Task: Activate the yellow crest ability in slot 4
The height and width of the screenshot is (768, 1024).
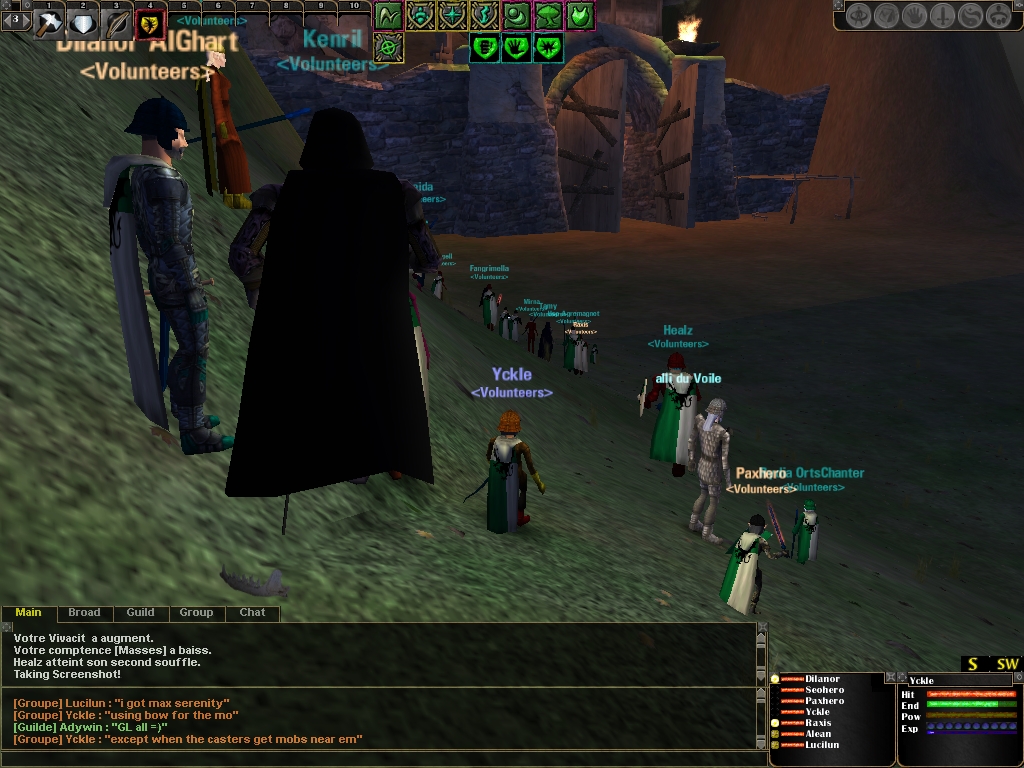Action: (x=150, y=24)
